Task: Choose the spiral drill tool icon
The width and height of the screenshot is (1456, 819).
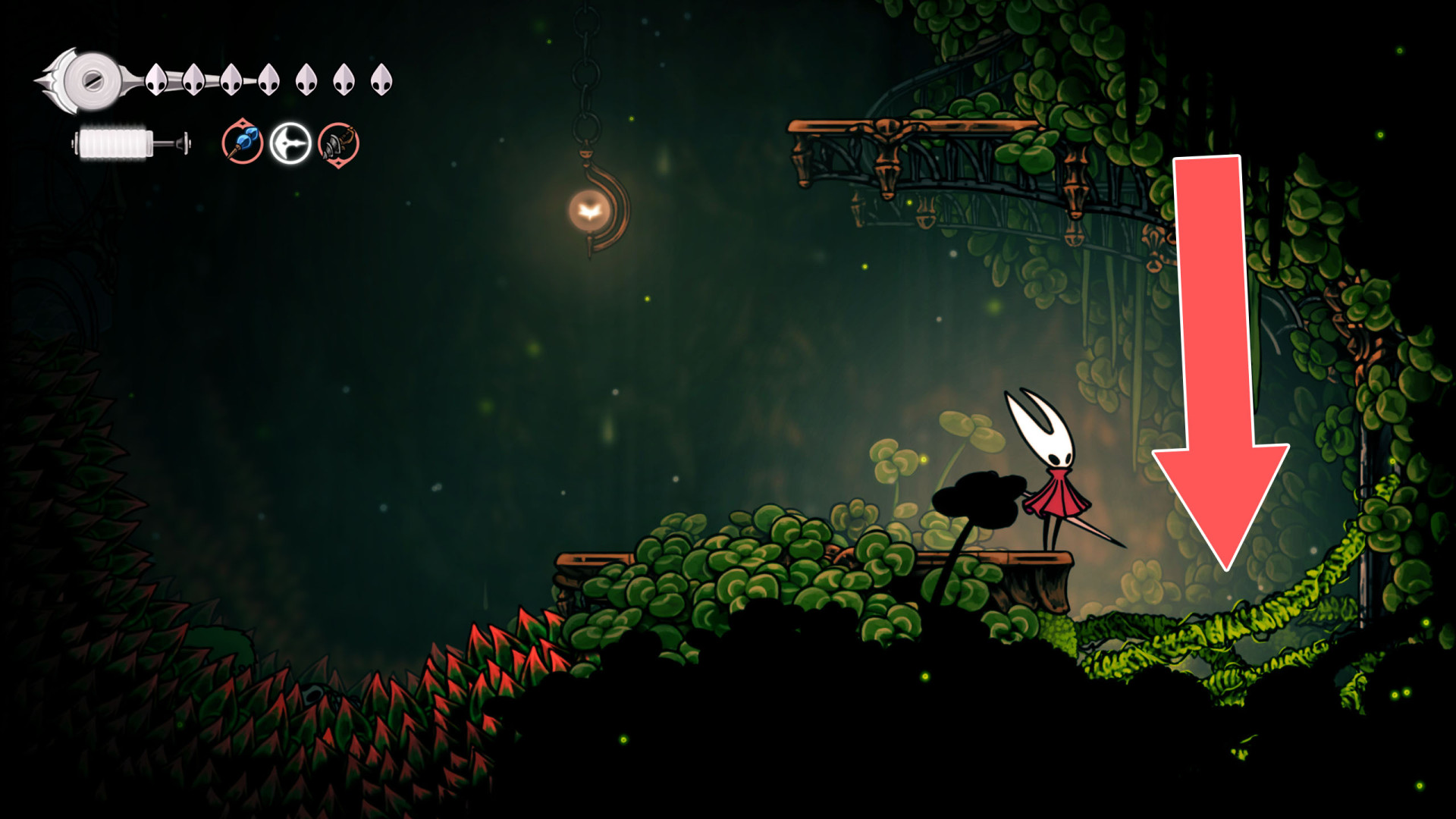Action: (338, 144)
